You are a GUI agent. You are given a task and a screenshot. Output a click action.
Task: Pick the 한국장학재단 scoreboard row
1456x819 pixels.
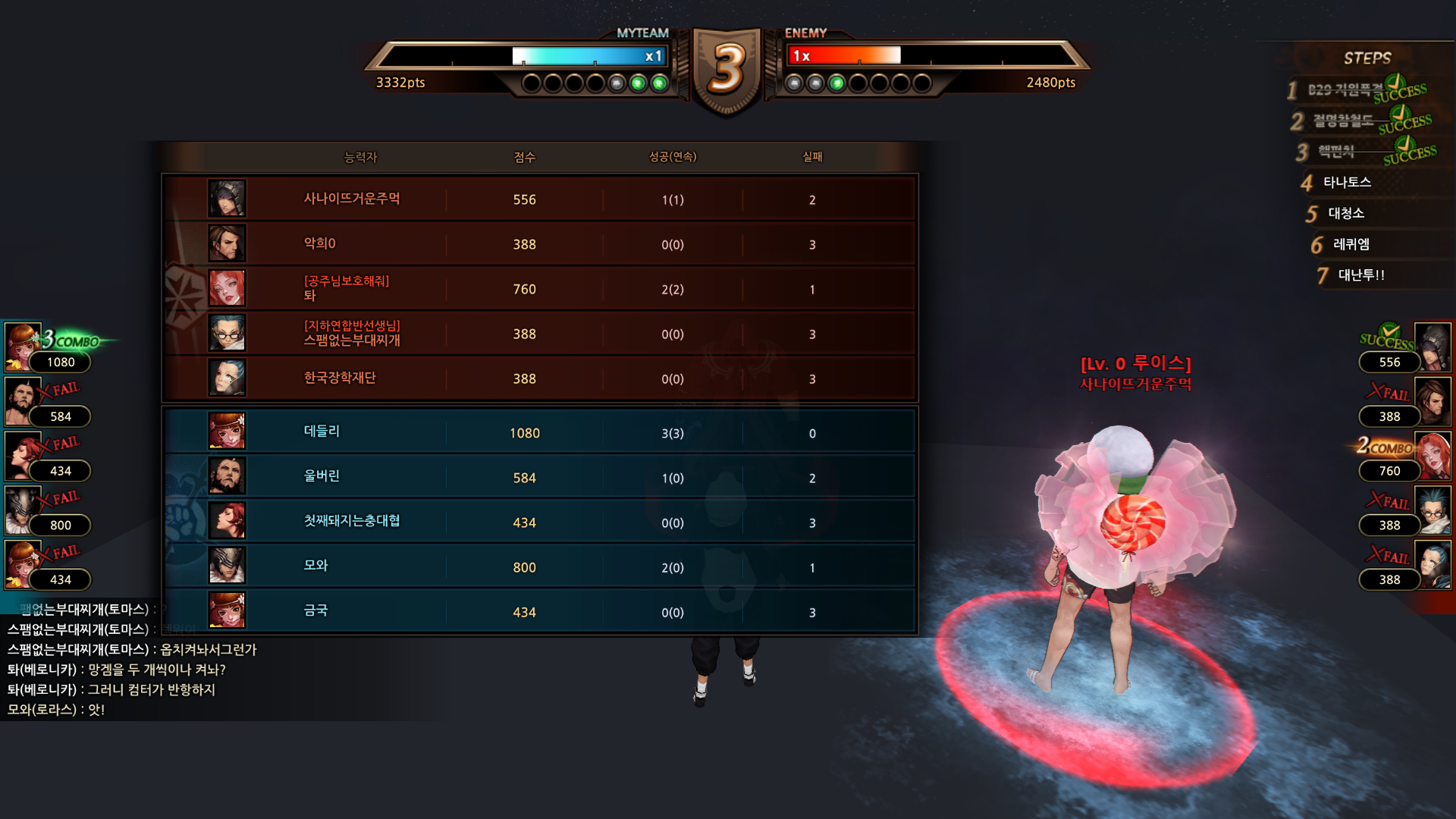click(538, 378)
